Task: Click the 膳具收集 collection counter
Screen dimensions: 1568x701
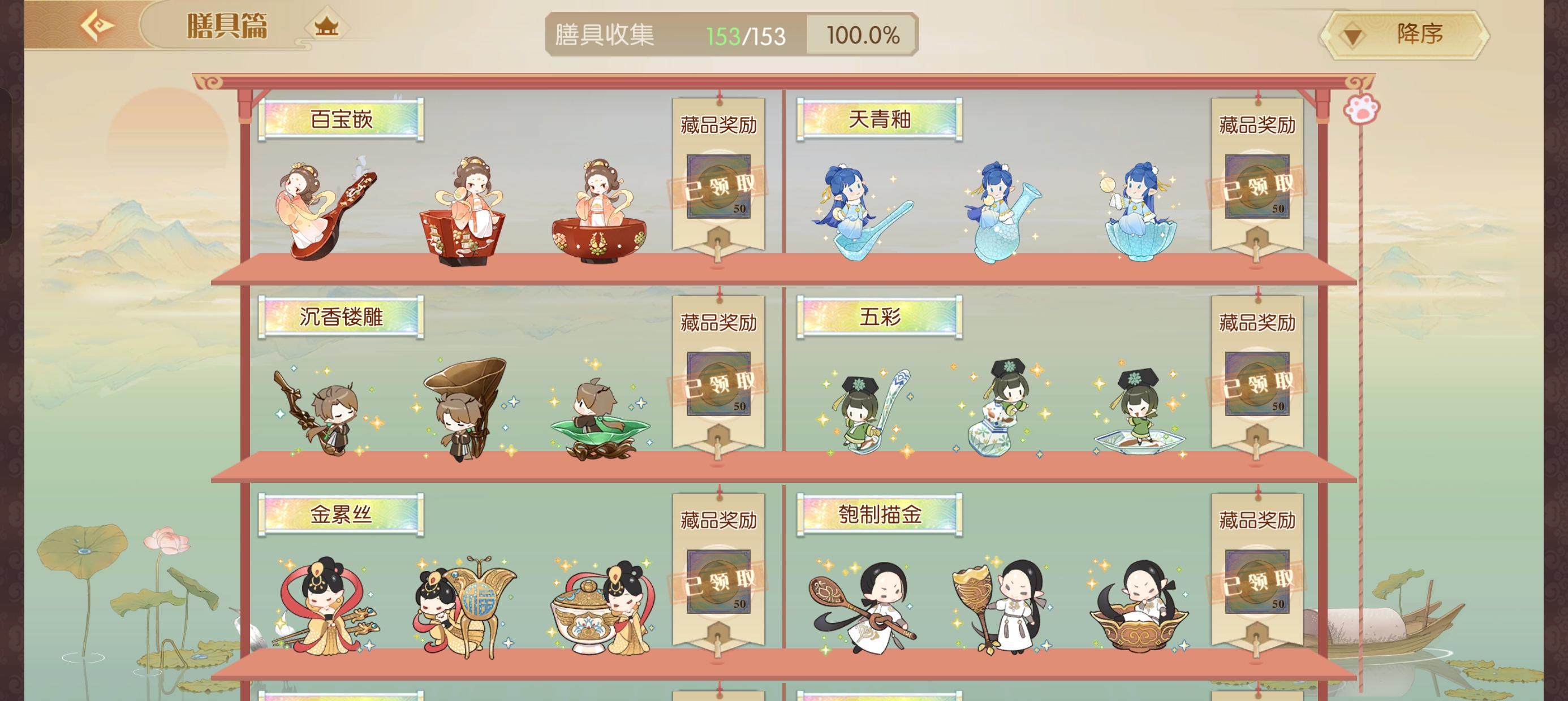Action: (602, 34)
